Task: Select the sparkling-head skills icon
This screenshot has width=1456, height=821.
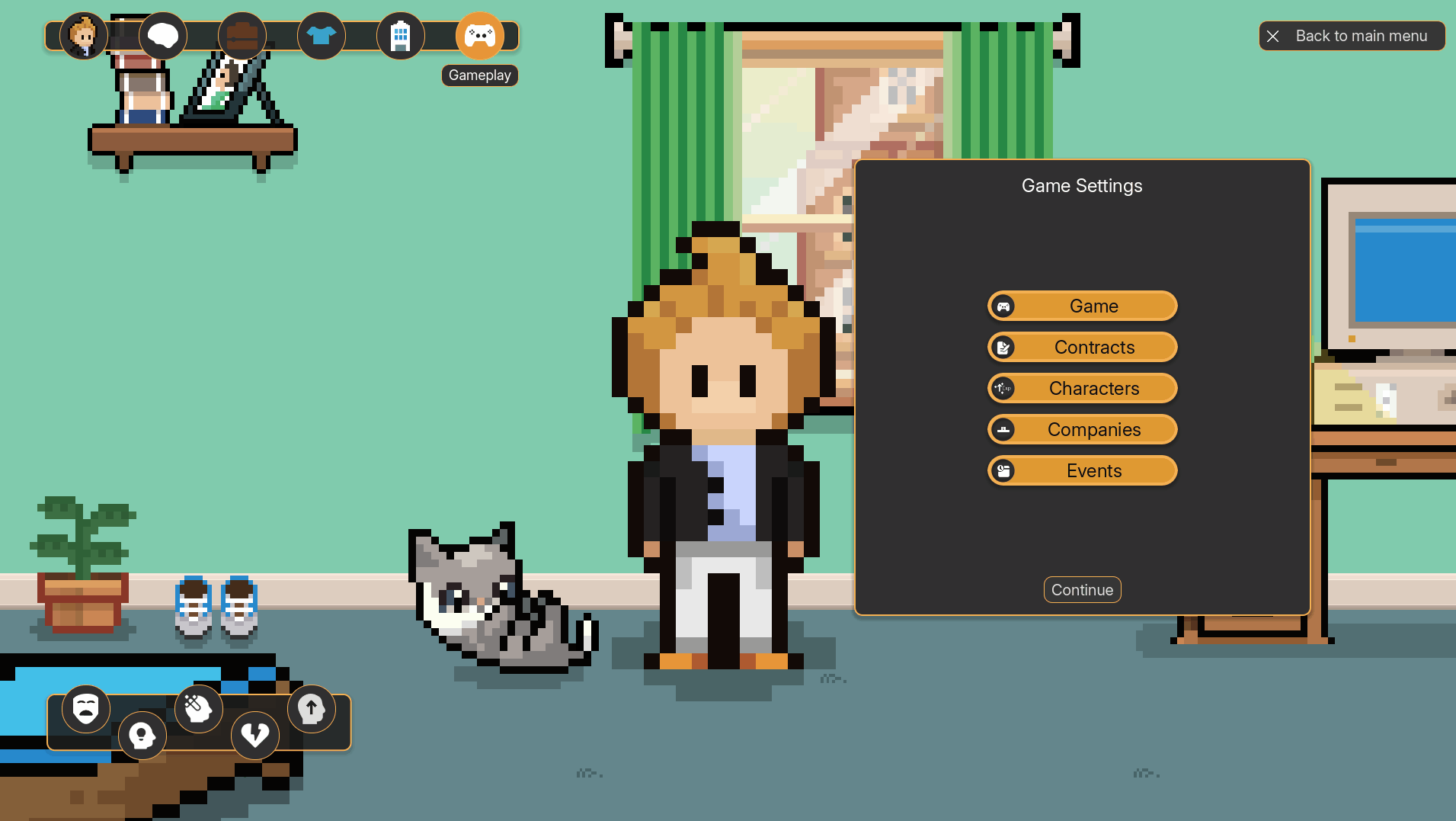Action: (x=198, y=709)
